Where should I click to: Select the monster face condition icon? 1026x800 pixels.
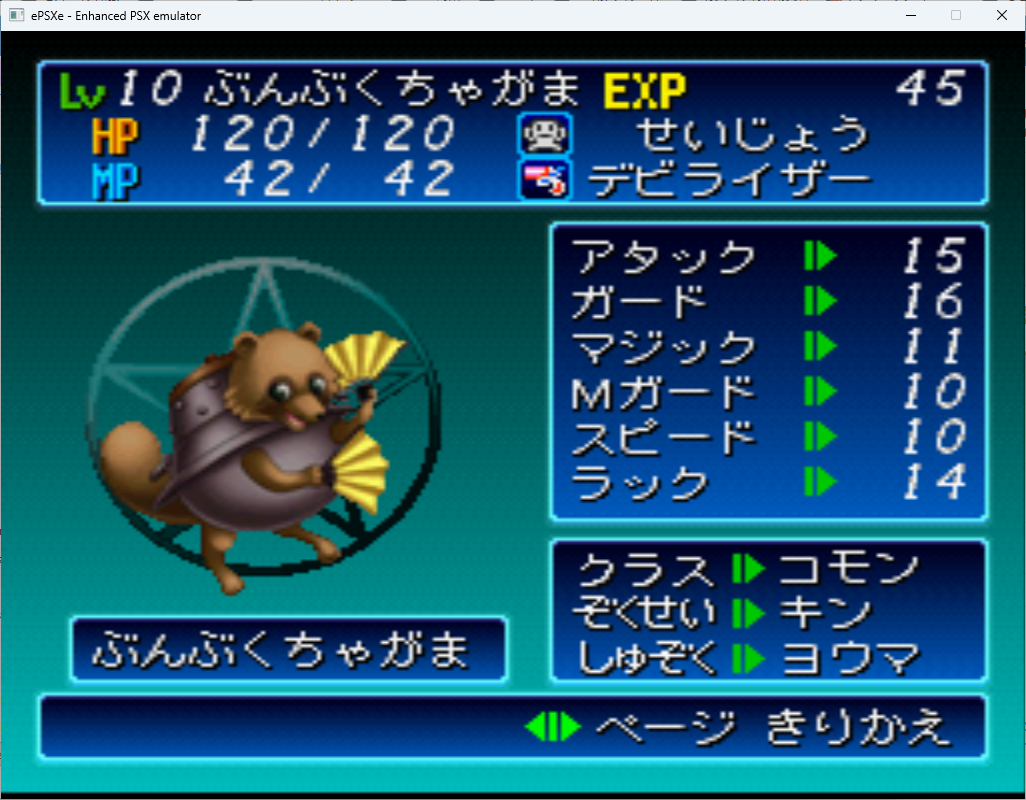544,134
